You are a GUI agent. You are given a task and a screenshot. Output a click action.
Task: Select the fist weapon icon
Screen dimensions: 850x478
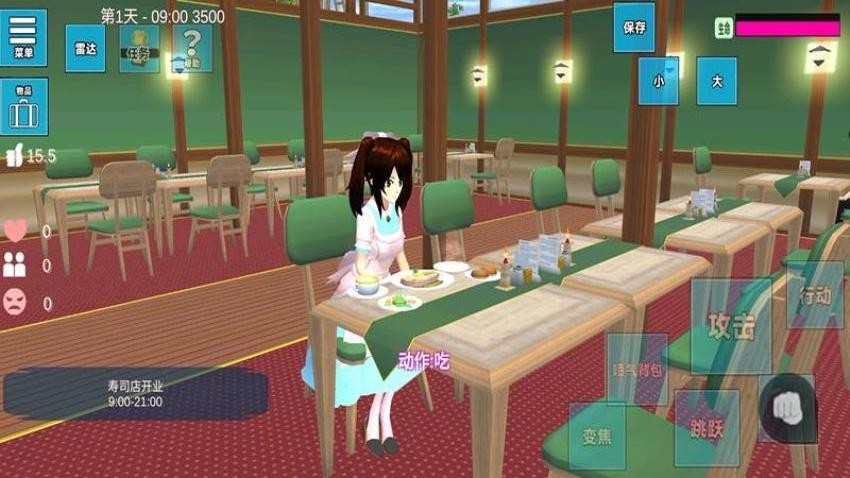(787, 409)
